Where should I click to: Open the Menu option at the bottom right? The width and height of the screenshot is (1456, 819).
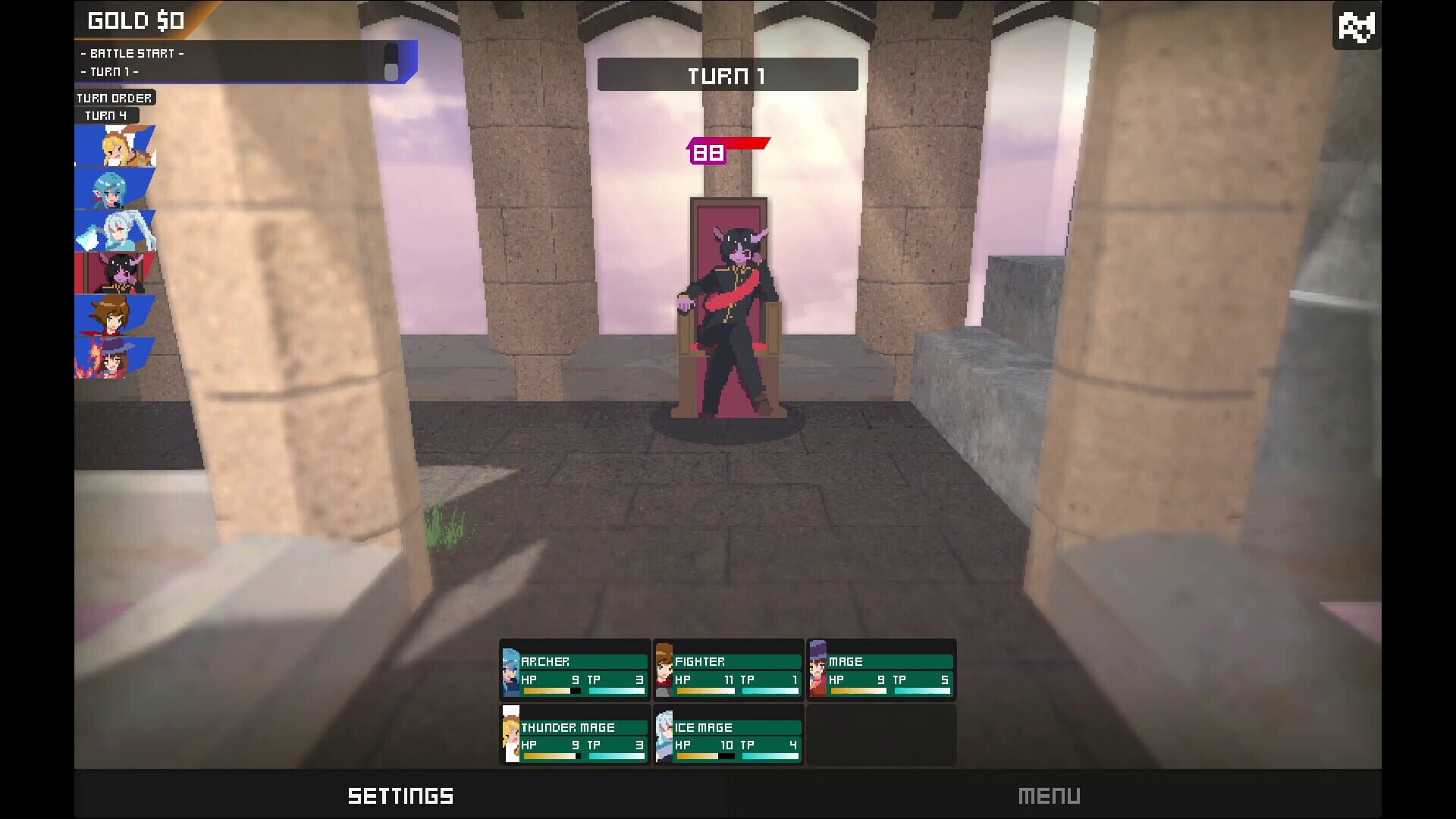tap(1050, 795)
